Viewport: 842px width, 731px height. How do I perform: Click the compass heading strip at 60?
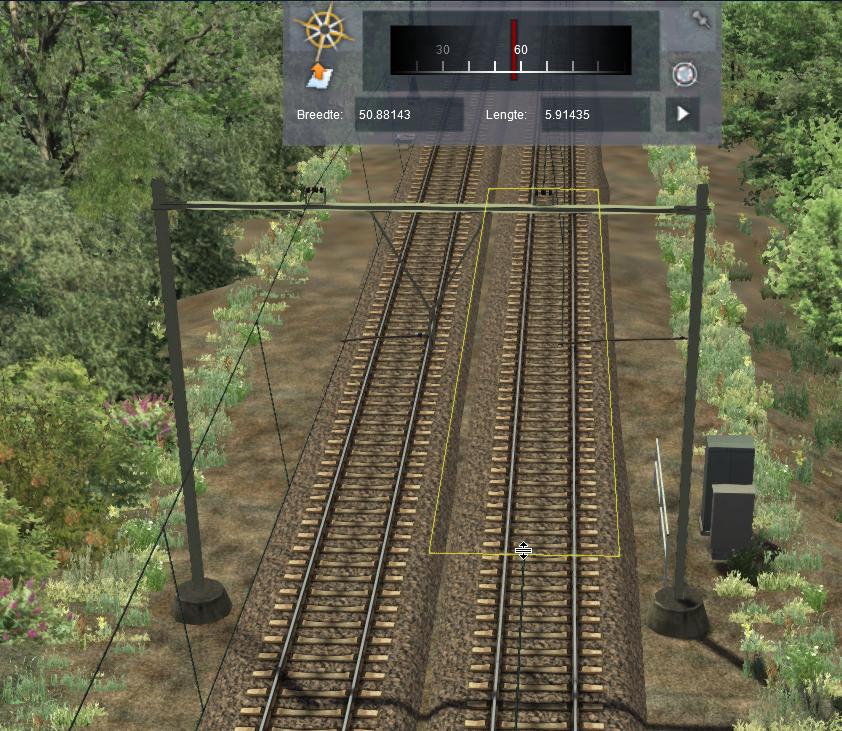[514, 49]
